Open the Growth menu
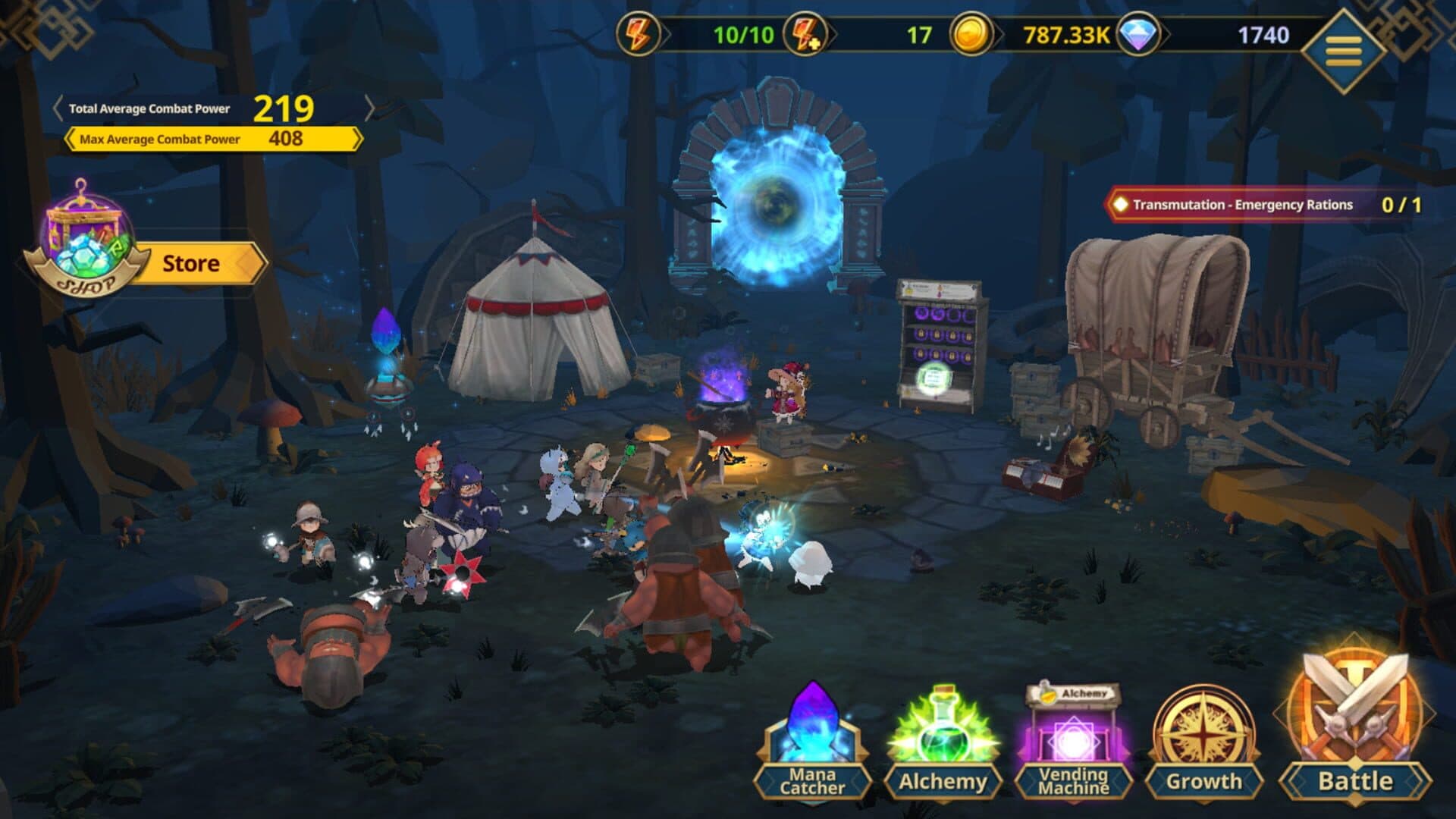This screenshot has width=1456, height=819. [1203, 743]
